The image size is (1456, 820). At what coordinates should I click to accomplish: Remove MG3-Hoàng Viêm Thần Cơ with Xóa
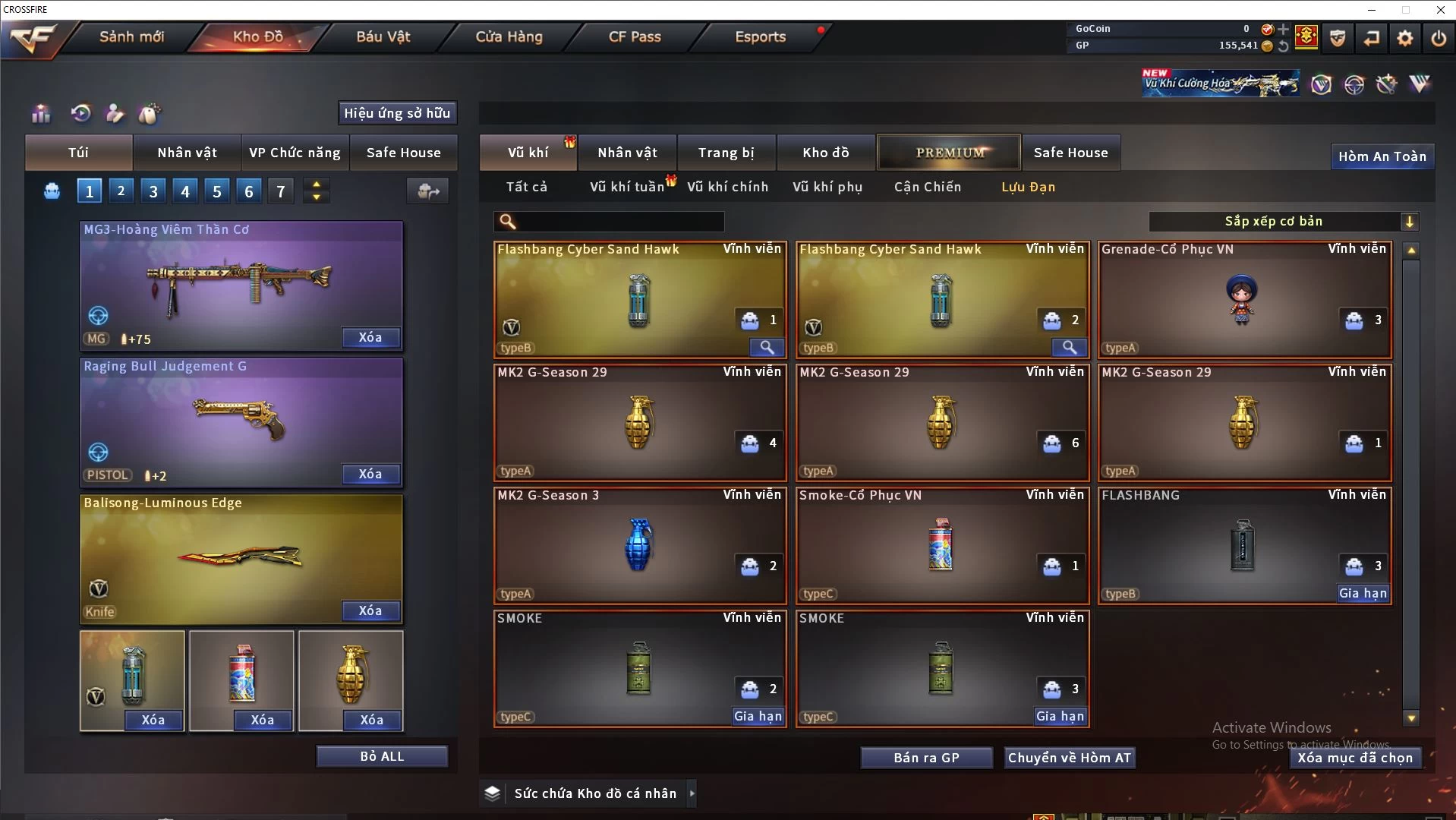click(370, 338)
